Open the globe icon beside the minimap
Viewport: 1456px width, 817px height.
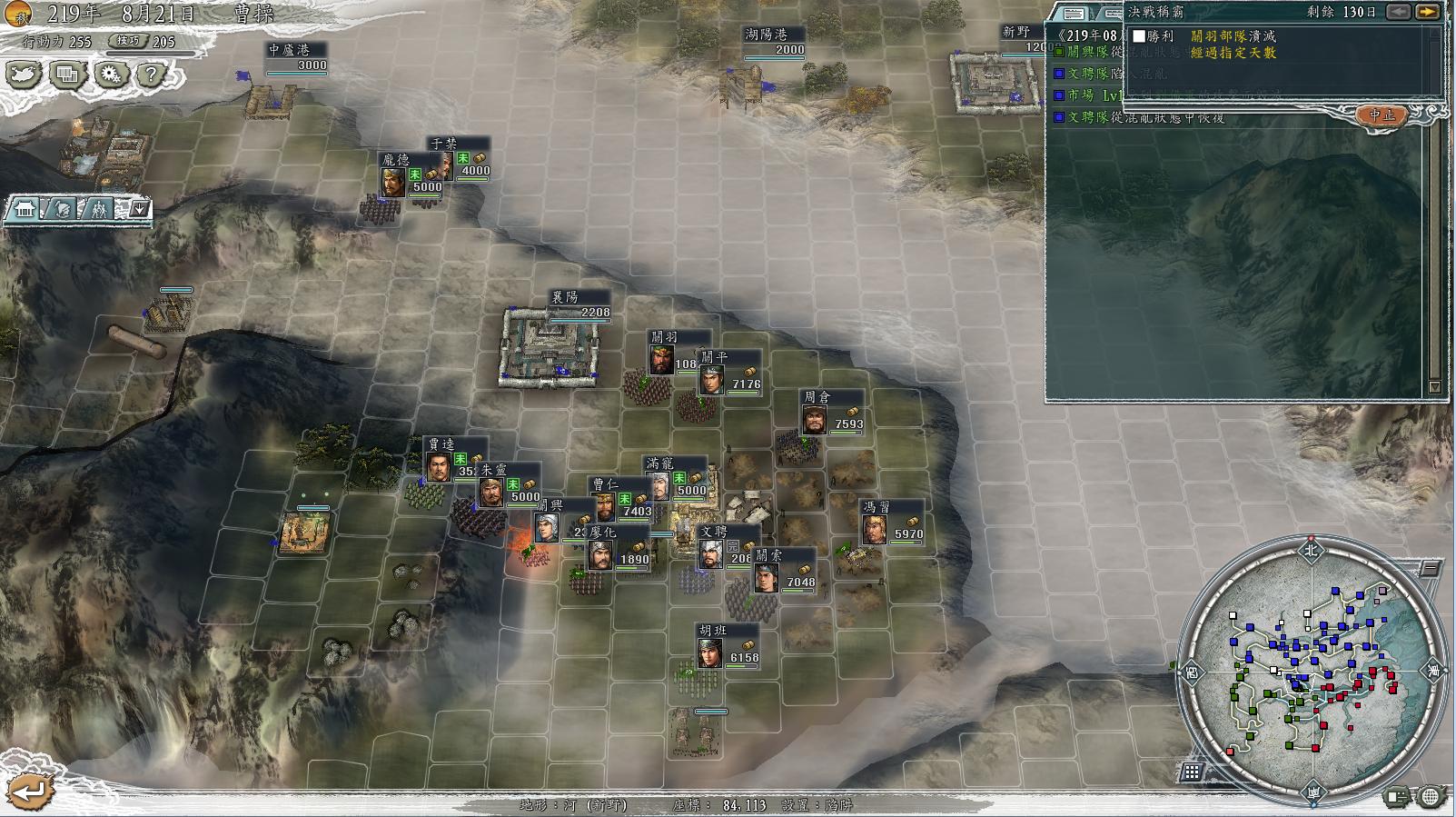pos(1430,797)
